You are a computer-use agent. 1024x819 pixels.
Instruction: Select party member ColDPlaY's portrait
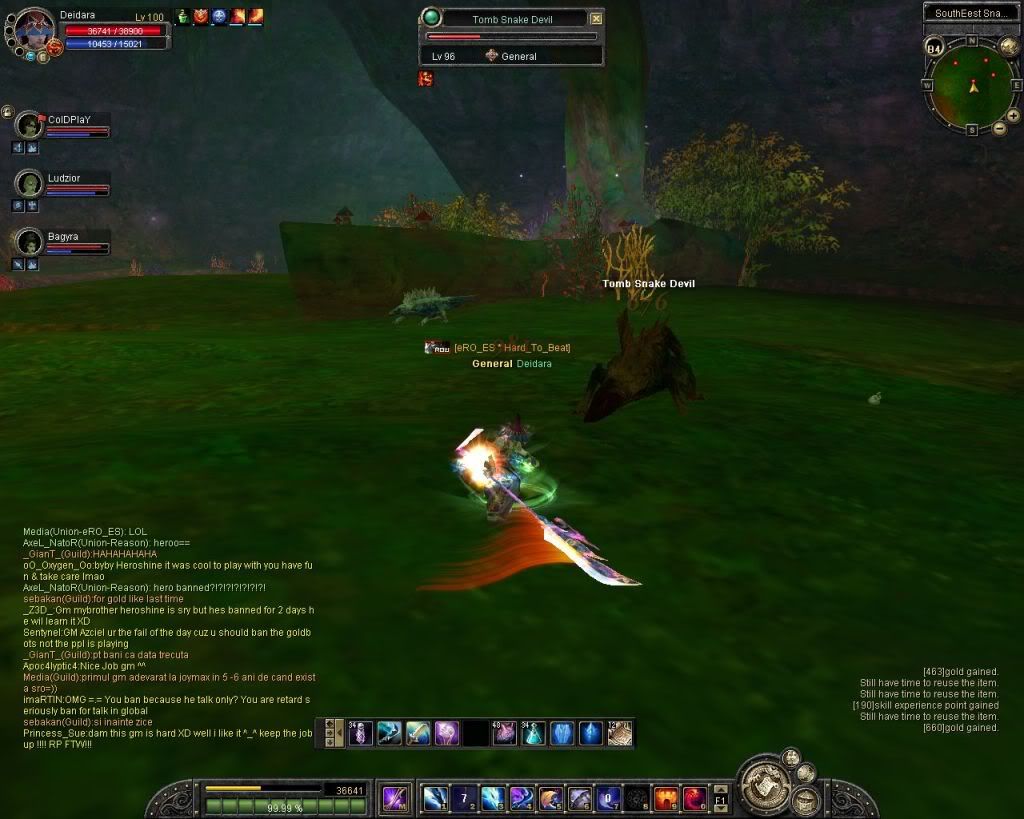coord(30,125)
